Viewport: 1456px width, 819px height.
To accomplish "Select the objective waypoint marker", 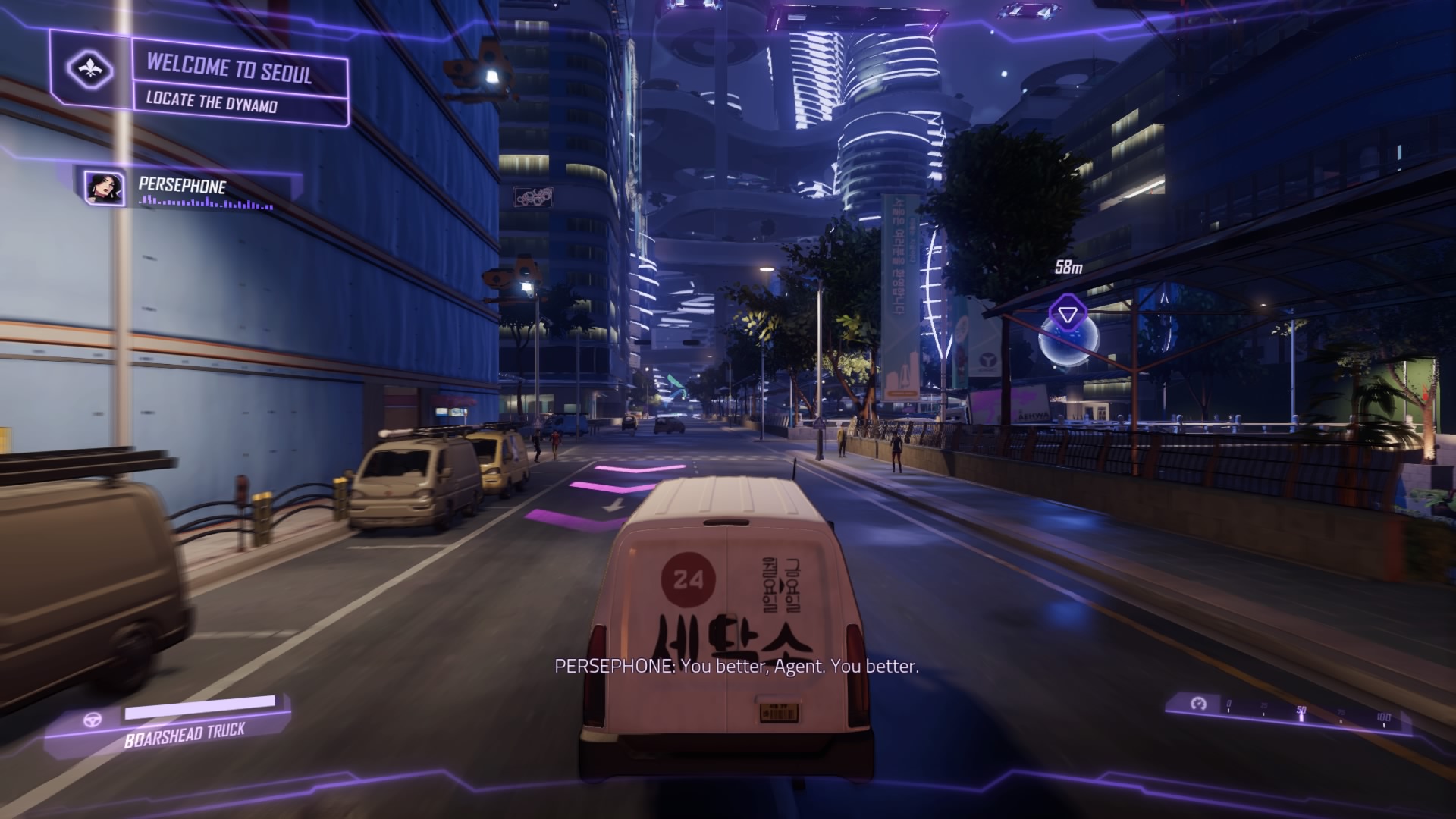I will pyautogui.click(x=1068, y=314).
